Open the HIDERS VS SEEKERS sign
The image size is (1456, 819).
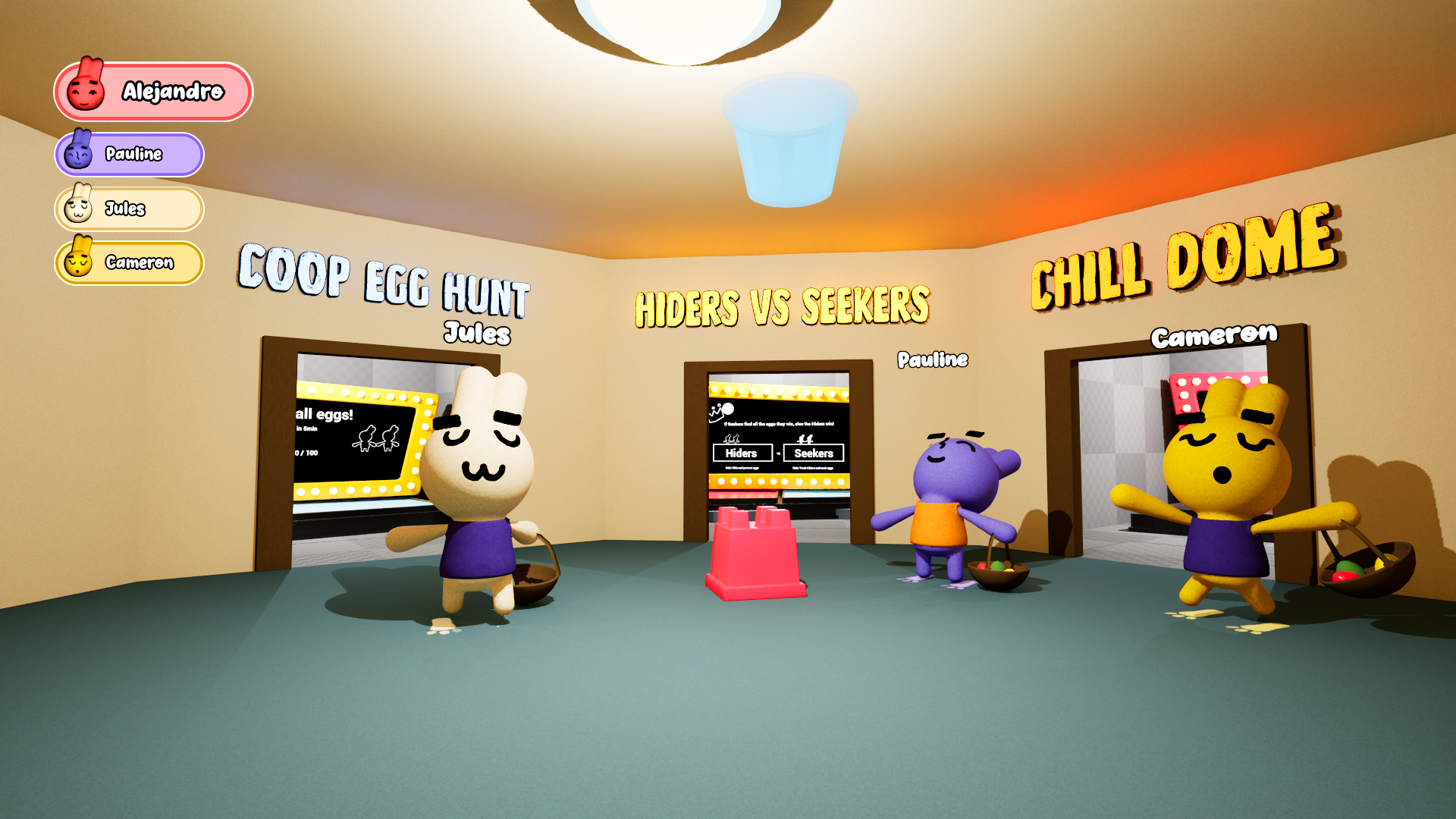(783, 305)
